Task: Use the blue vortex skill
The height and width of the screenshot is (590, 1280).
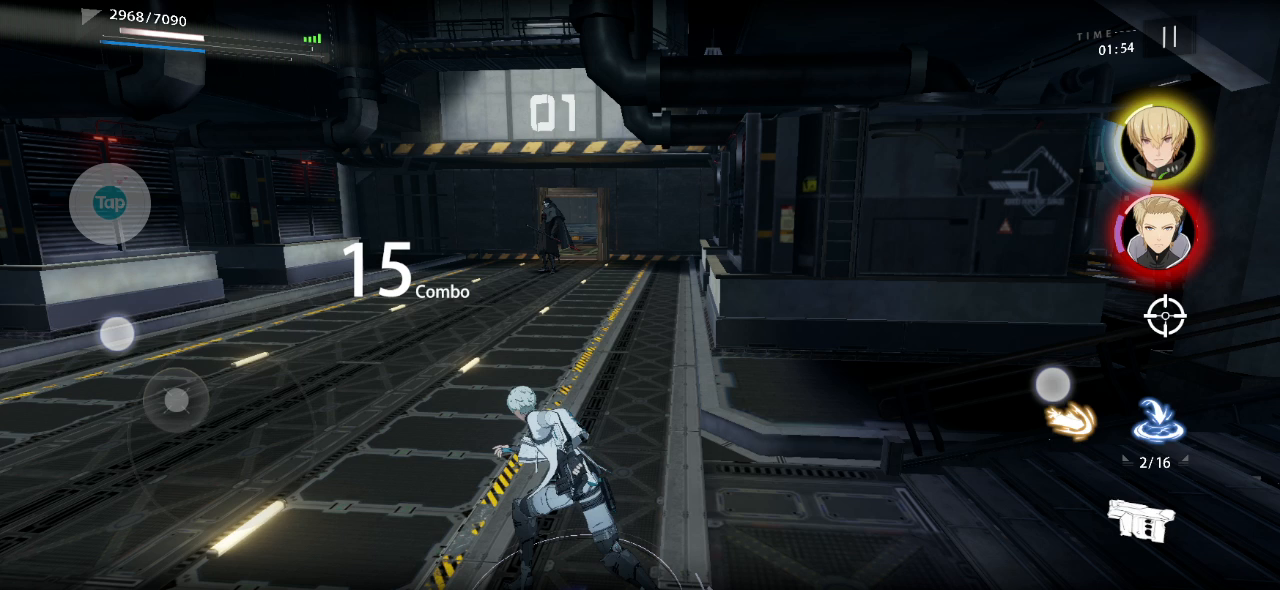Action: 1158,421
